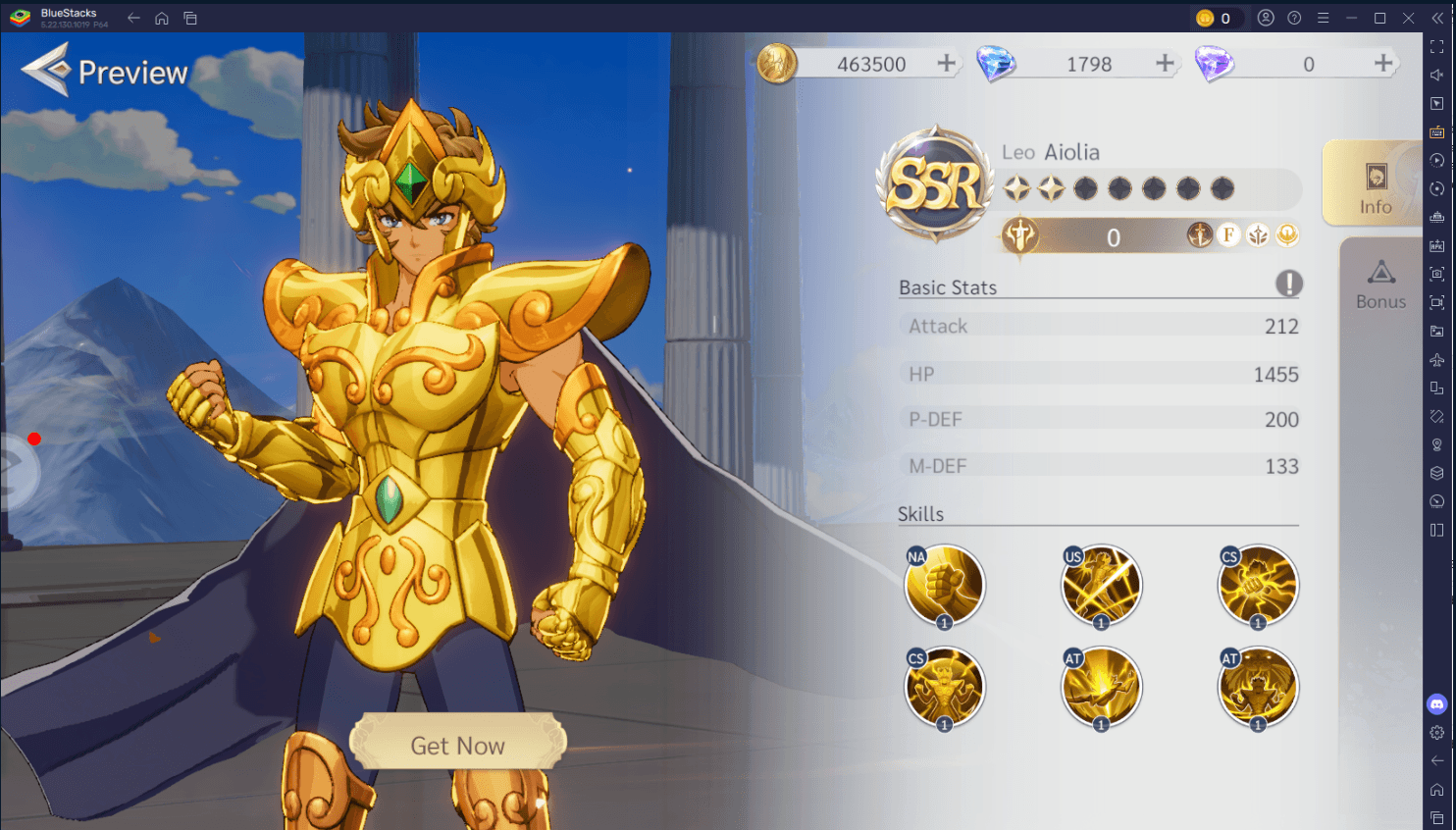The image size is (1456, 830).
Task: Open the NA punch skill icon
Action: point(944,584)
